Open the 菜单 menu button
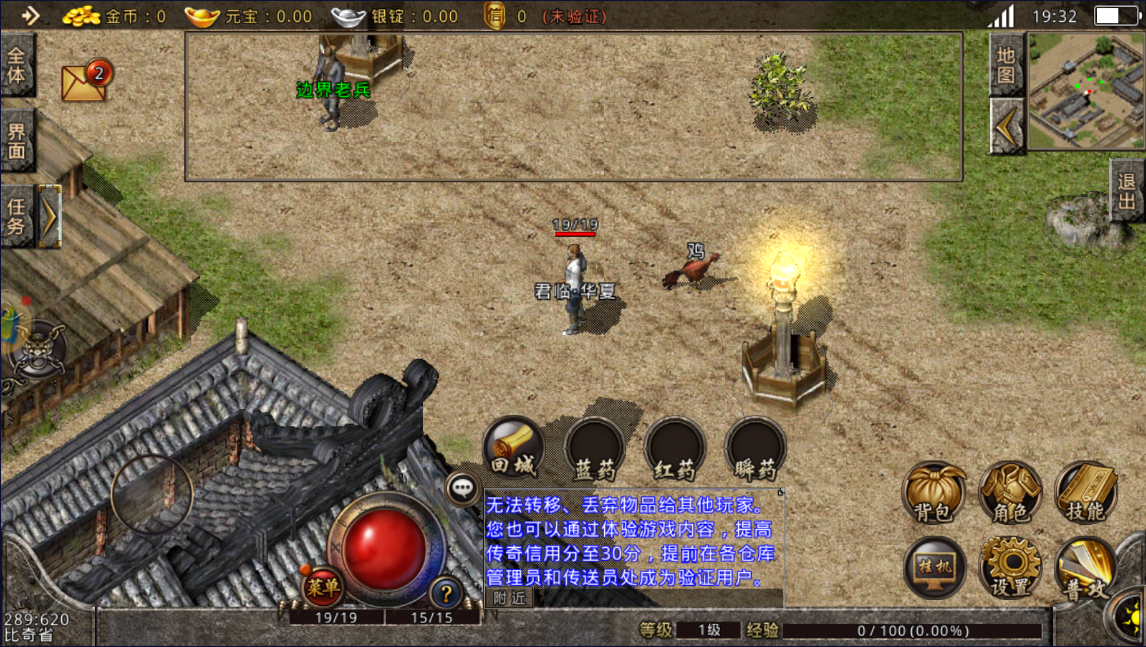This screenshot has width=1146, height=647. [322, 586]
